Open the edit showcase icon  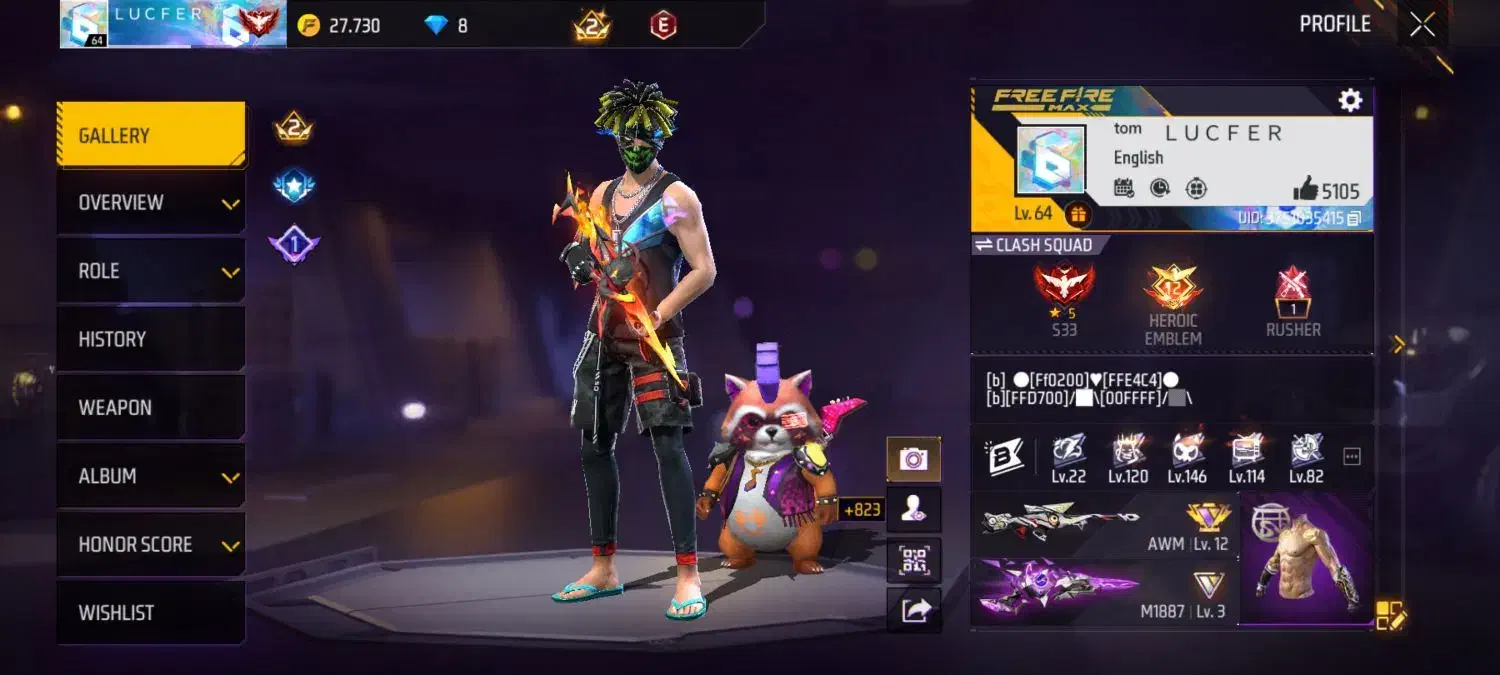tap(1390, 615)
